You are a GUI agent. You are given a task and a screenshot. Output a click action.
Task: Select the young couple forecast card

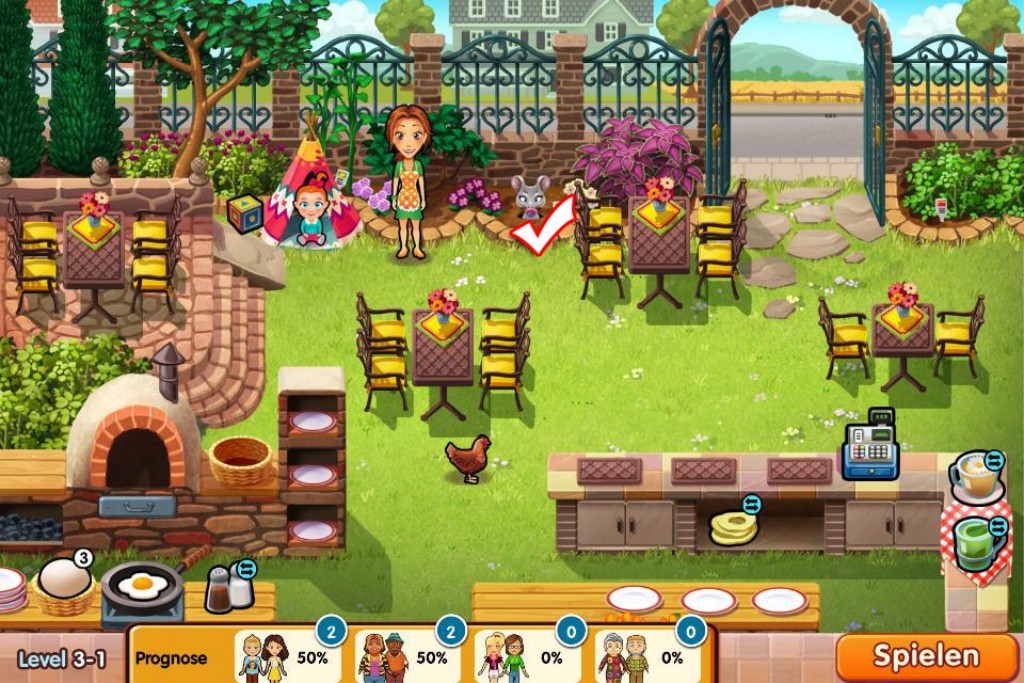(x=286, y=656)
